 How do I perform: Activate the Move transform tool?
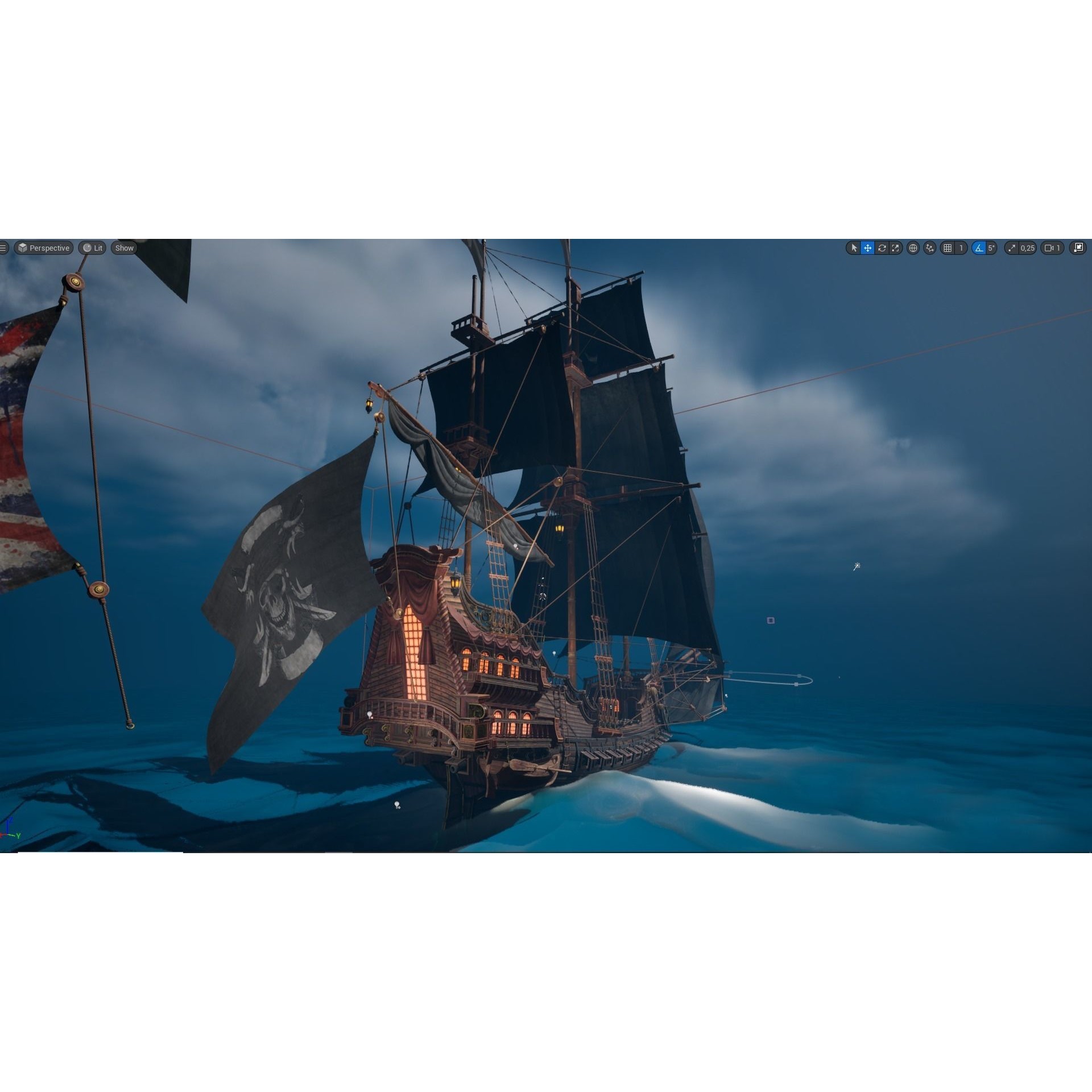867,248
